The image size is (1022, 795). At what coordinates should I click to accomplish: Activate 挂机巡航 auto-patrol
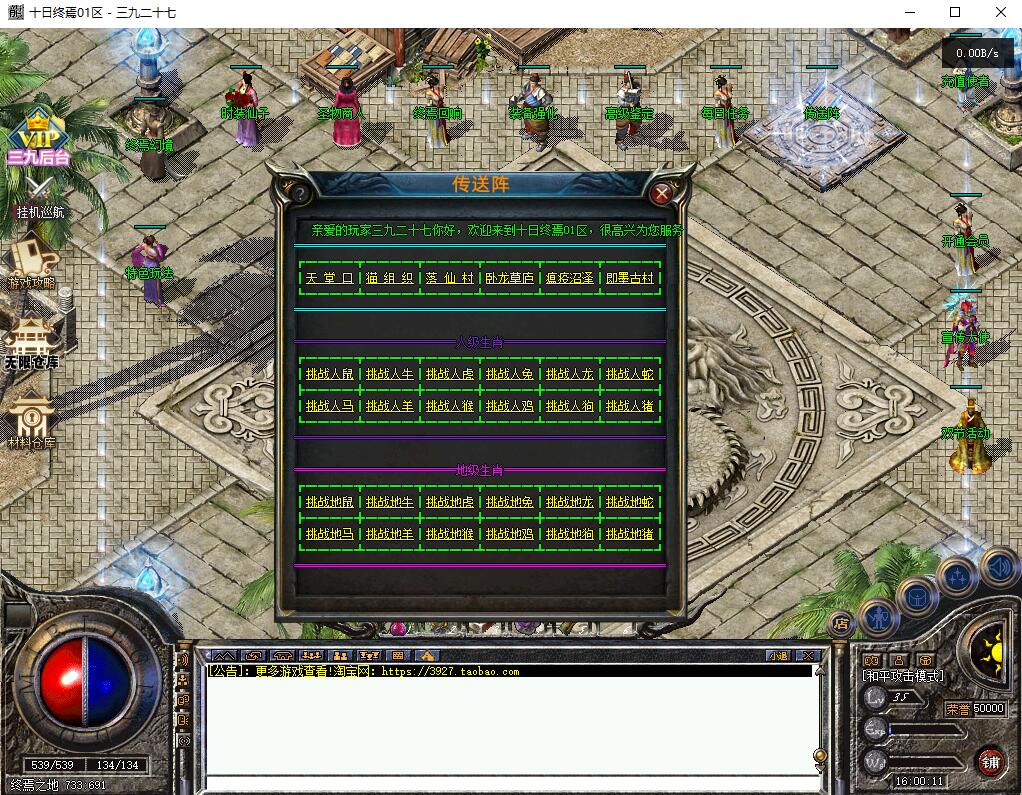point(39,197)
